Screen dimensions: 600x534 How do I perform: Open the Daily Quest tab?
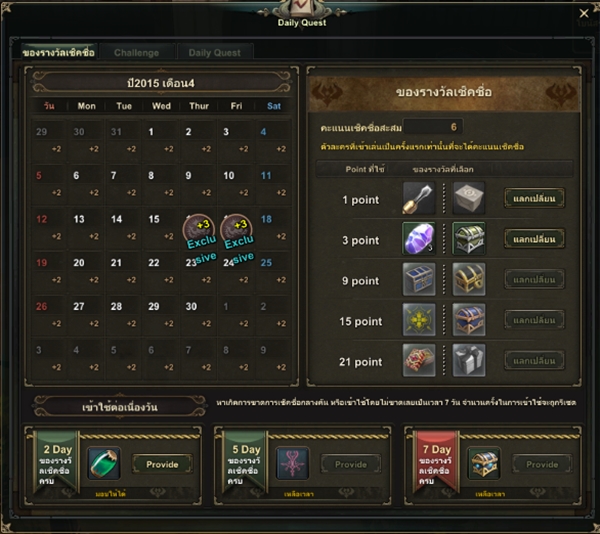click(x=216, y=52)
